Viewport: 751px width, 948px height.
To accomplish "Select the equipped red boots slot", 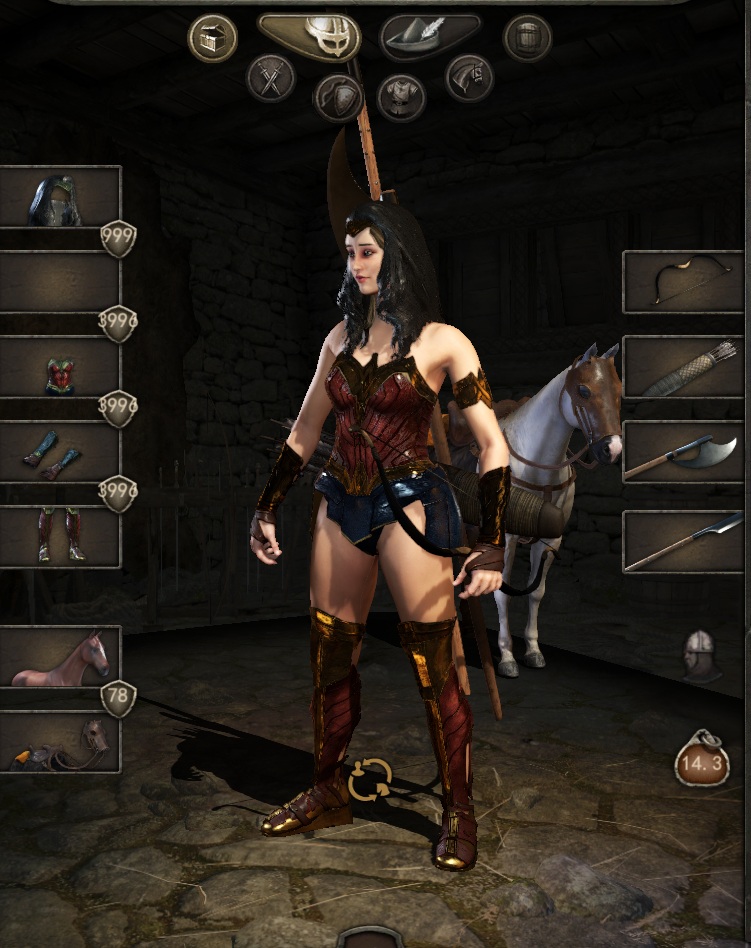I will tap(60, 537).
